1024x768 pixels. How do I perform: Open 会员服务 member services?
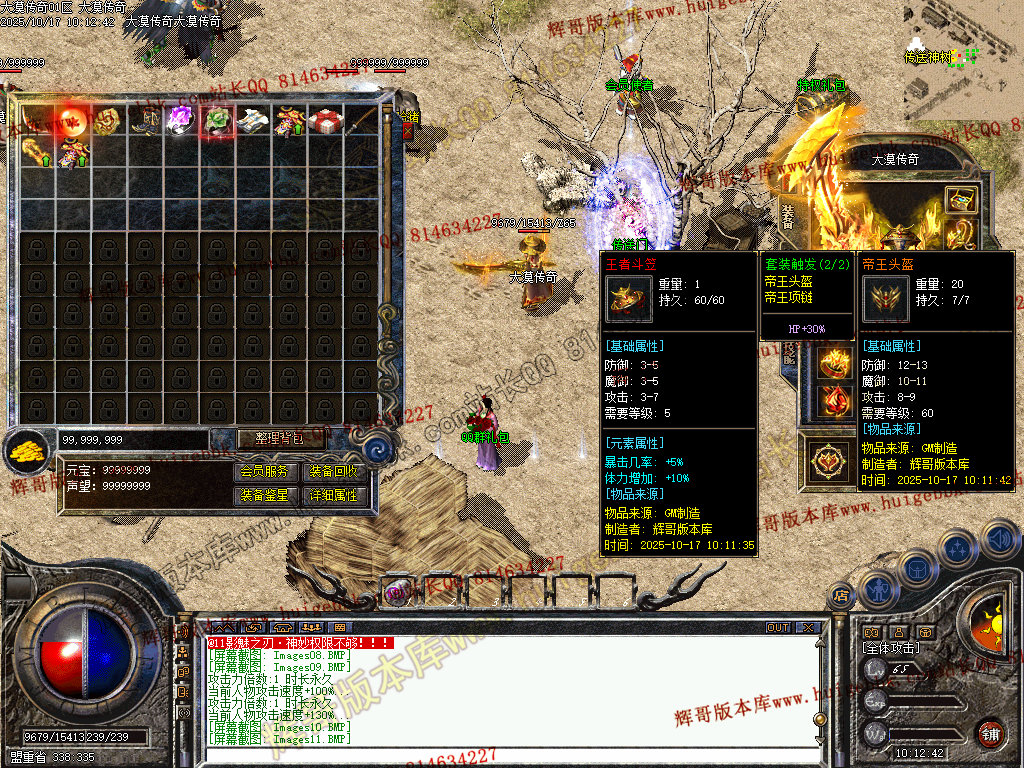point(264,472)
